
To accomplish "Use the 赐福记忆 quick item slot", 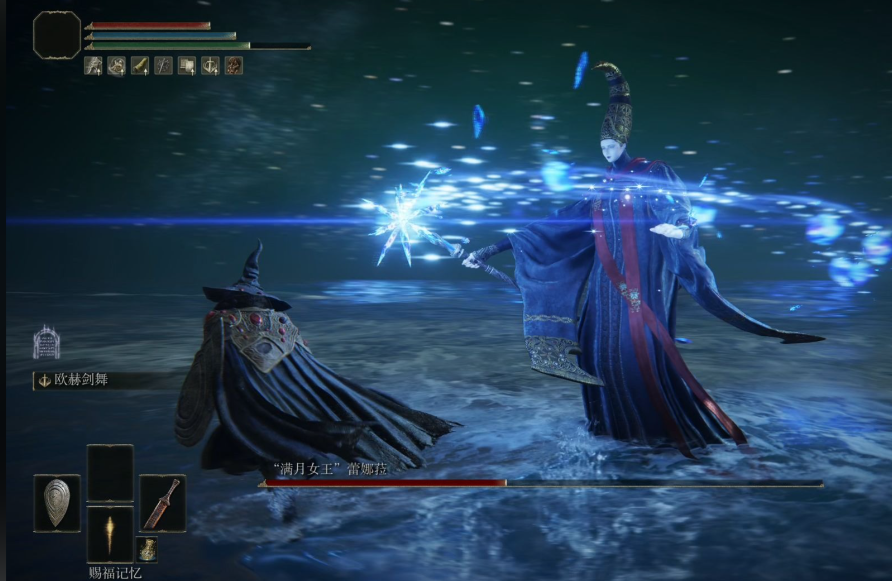I will (x=110, y=534).
